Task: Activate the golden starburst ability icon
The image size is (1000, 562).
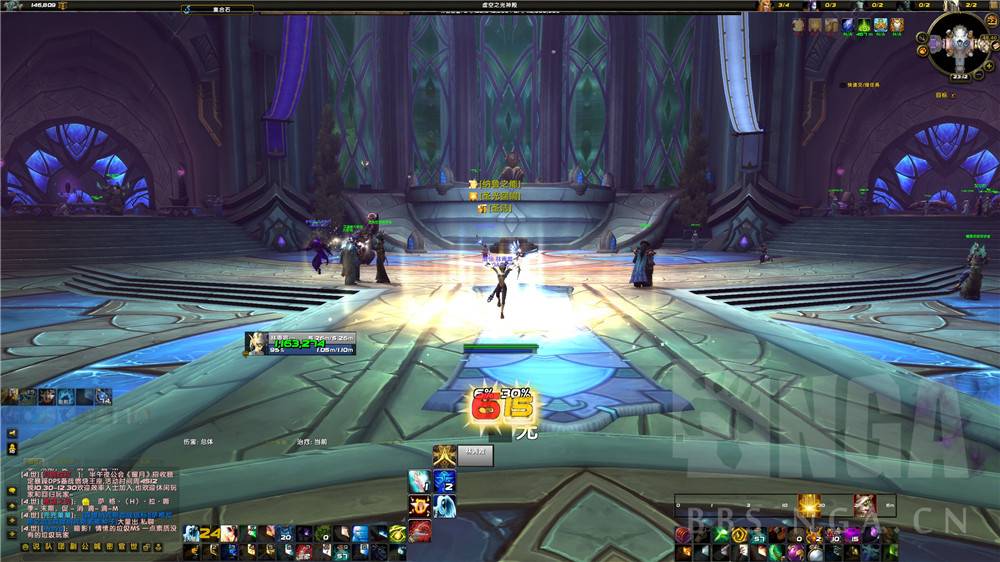Action: pos(445,456)
